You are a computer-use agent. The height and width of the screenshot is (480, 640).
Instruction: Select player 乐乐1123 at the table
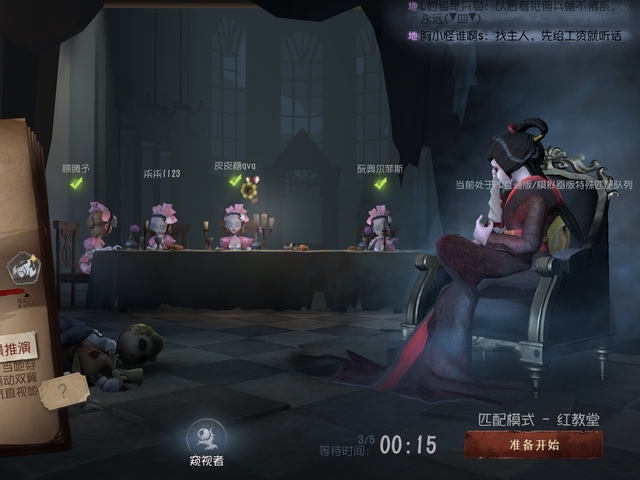pos(162,227)
